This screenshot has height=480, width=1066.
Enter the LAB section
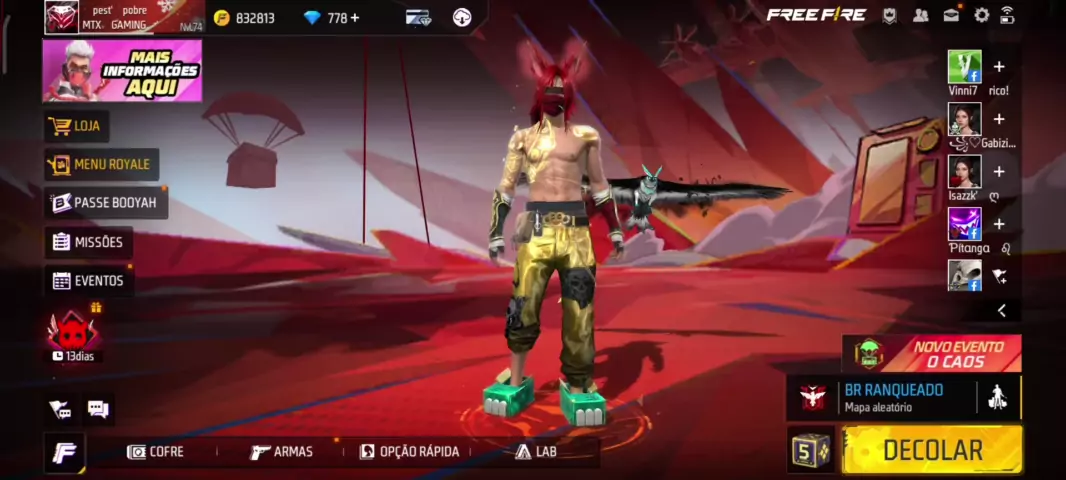coord(536,452)
